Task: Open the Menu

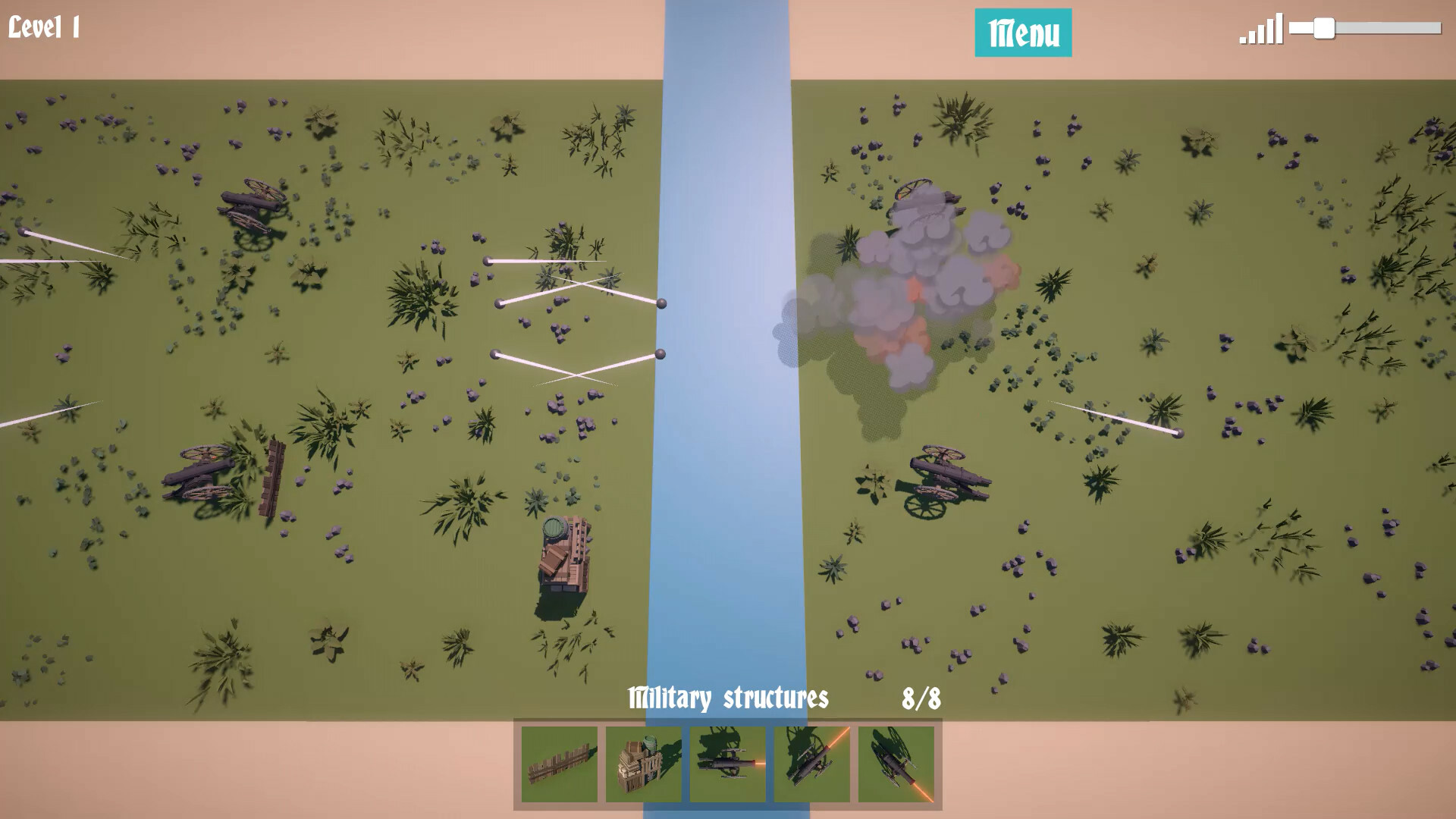Action: (1023, 32)
